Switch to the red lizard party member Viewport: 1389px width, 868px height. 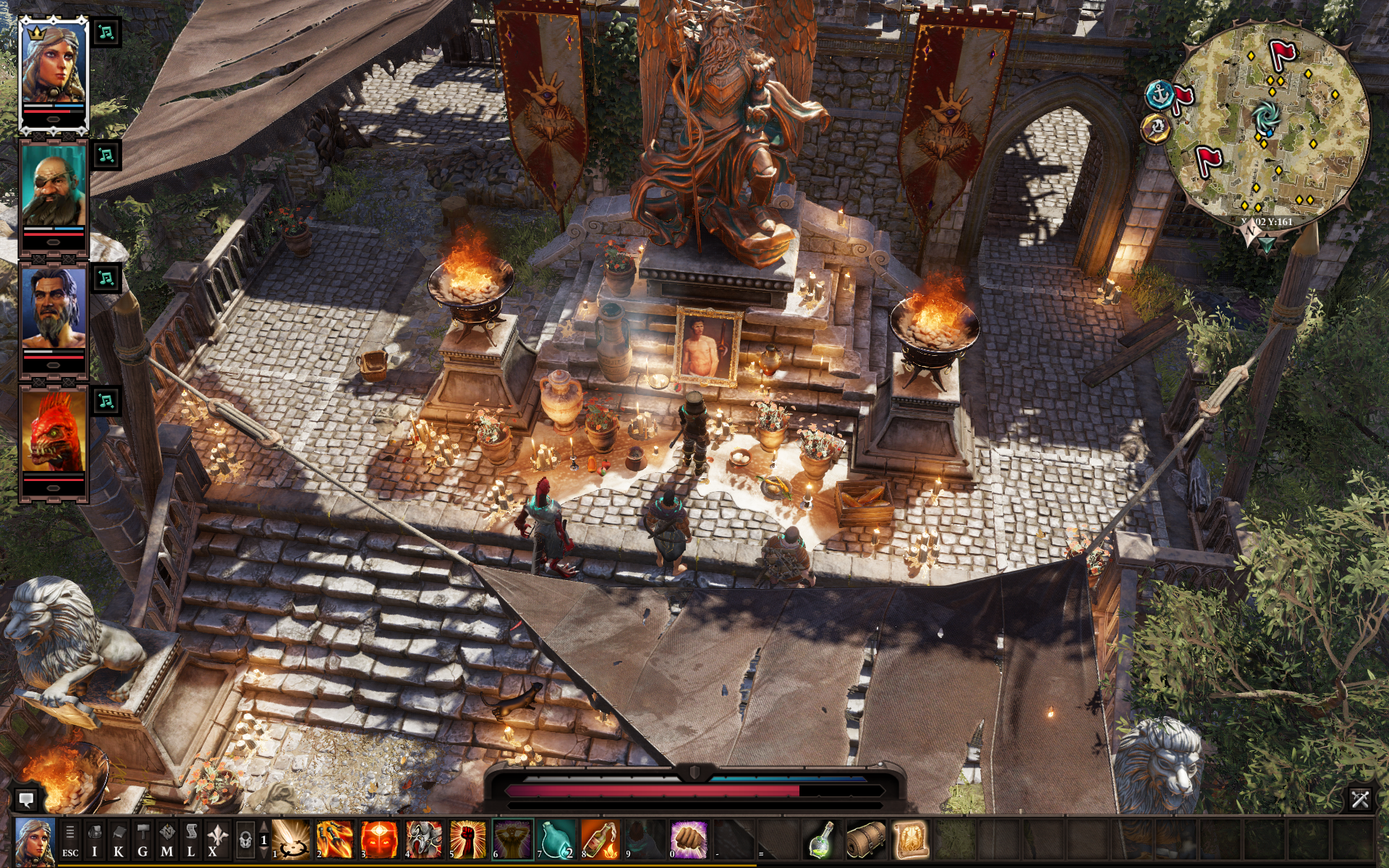(53, 432)
